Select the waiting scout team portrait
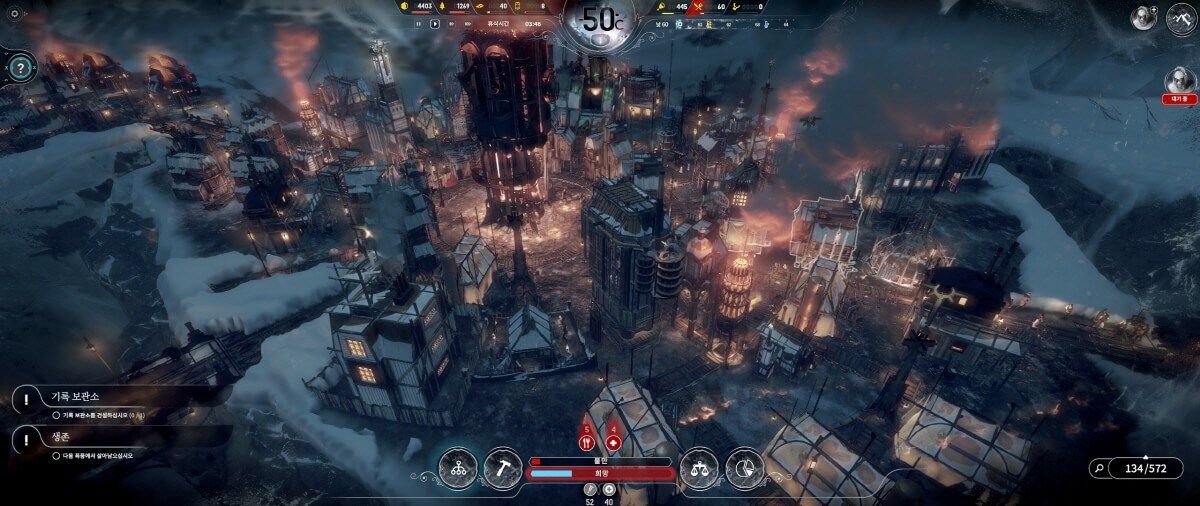Viewport: 1200px width, 506px height. [1181, 79]
